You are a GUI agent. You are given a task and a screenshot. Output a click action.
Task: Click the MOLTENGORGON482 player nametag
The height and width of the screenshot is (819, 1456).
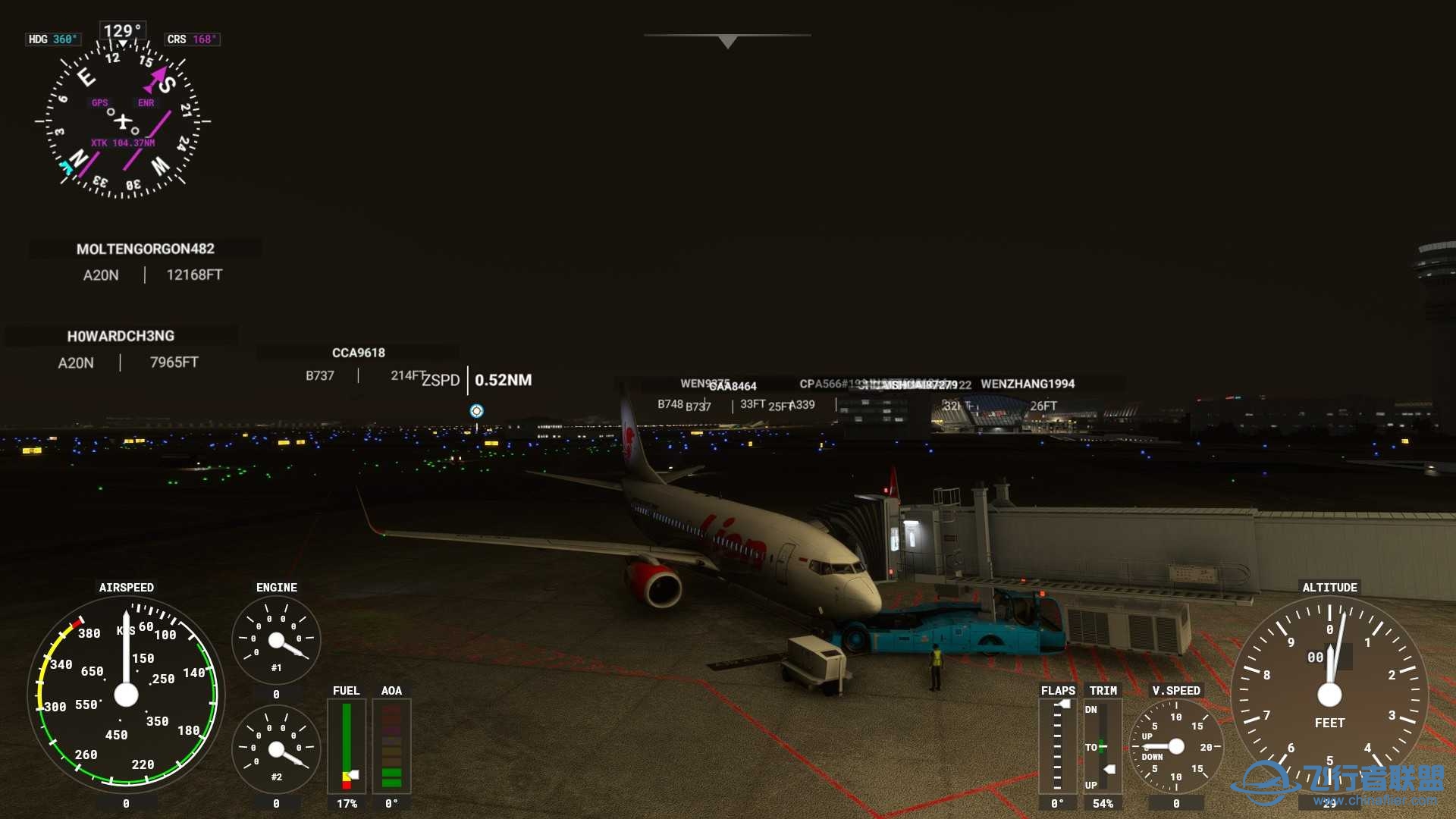pyautogui.click(x=146, y=248)
